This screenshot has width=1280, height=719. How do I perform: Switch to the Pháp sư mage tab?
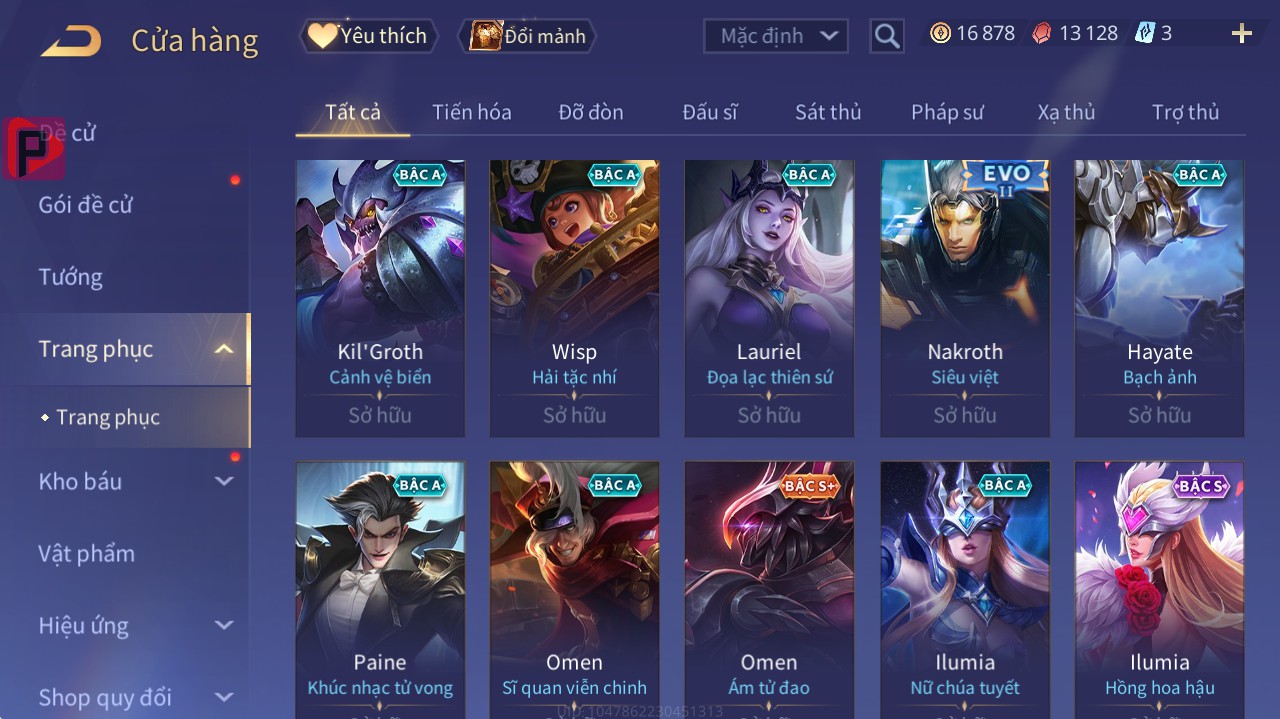point(947,112)
